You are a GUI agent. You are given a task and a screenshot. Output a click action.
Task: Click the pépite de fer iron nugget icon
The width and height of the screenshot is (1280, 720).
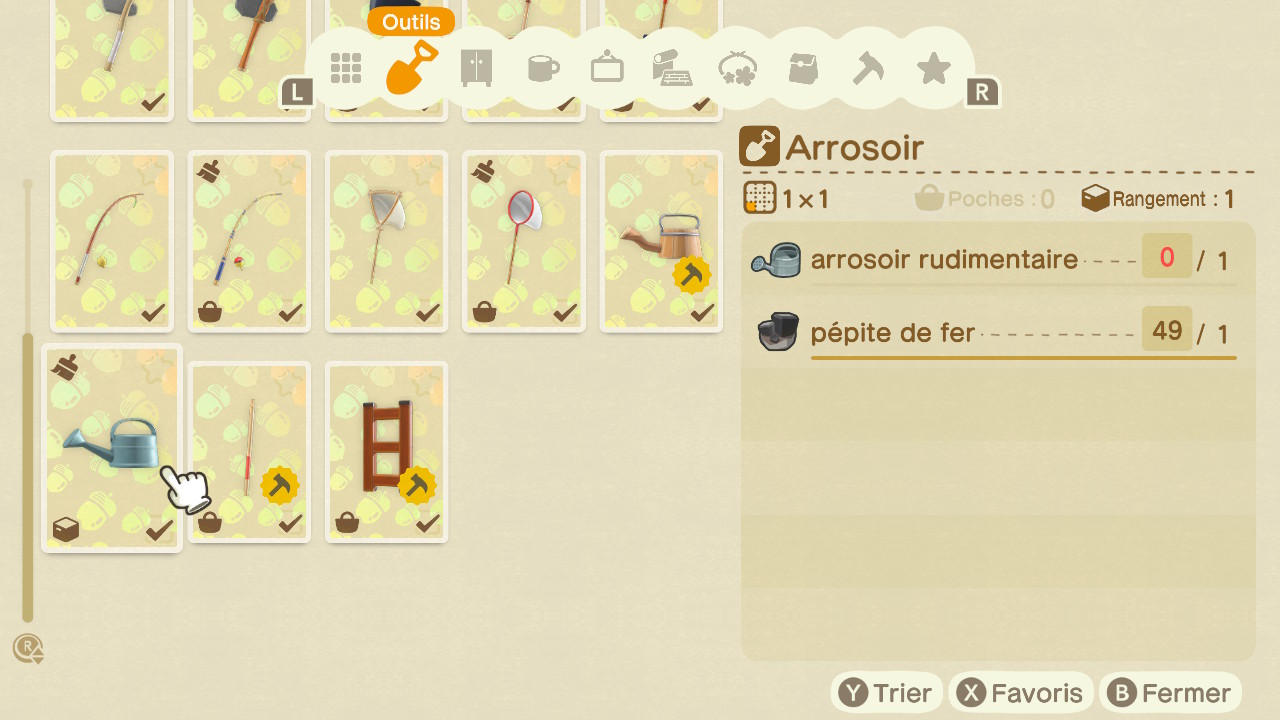point(777,329)
